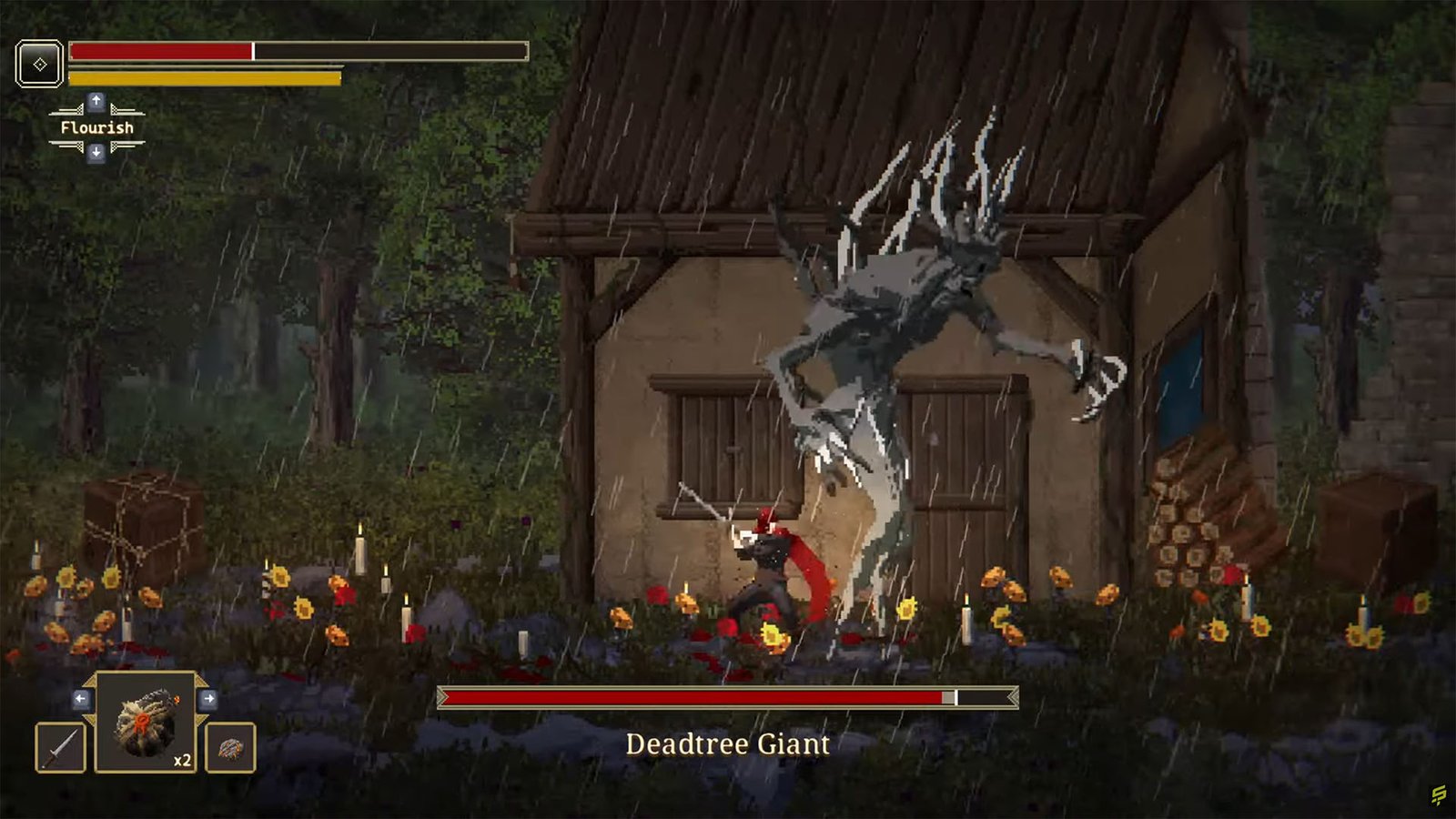Click the orange marker badge on the pumpkin item
The width and height of the screenshot is (1456, 819).
pyautogui.click(x=142, y=723)
